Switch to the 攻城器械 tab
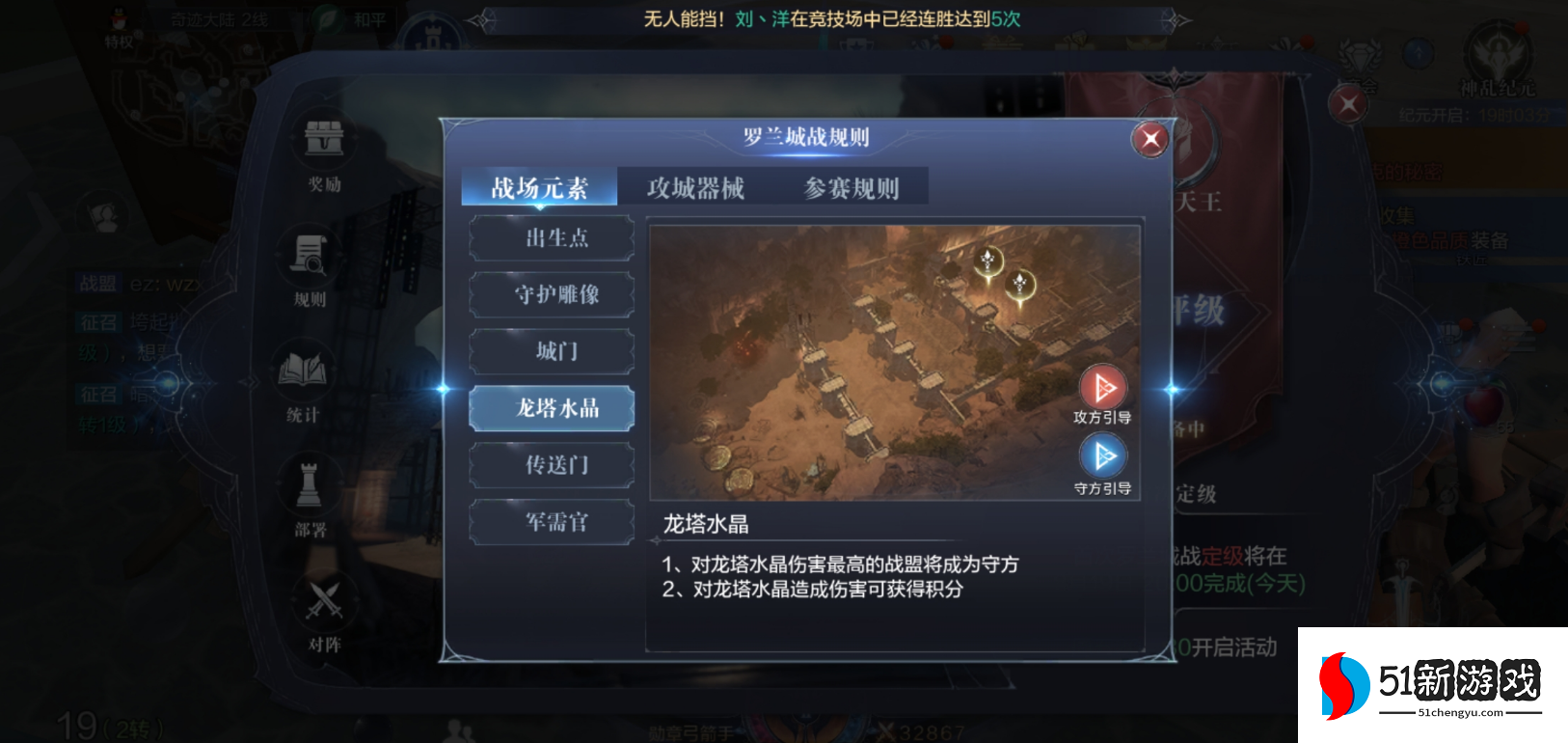Viewport: 1568px width, 743px height. 697,186
